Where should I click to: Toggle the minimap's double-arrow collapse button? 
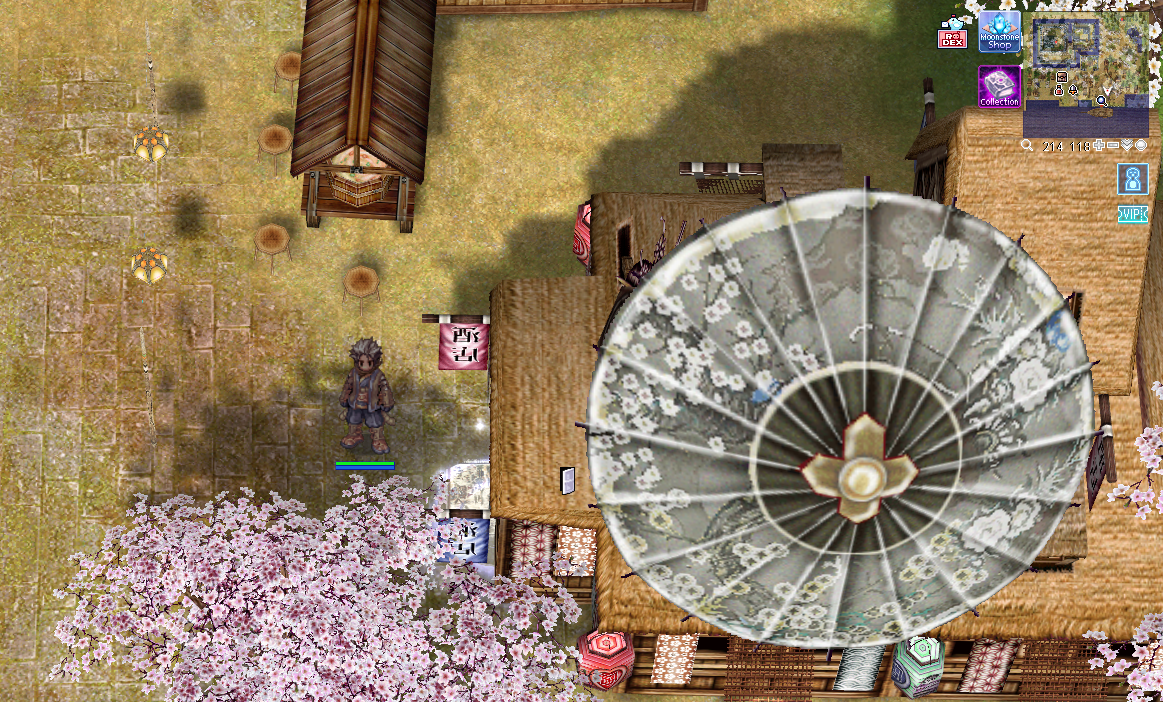pyautogui.click(x=1127, y=146)
